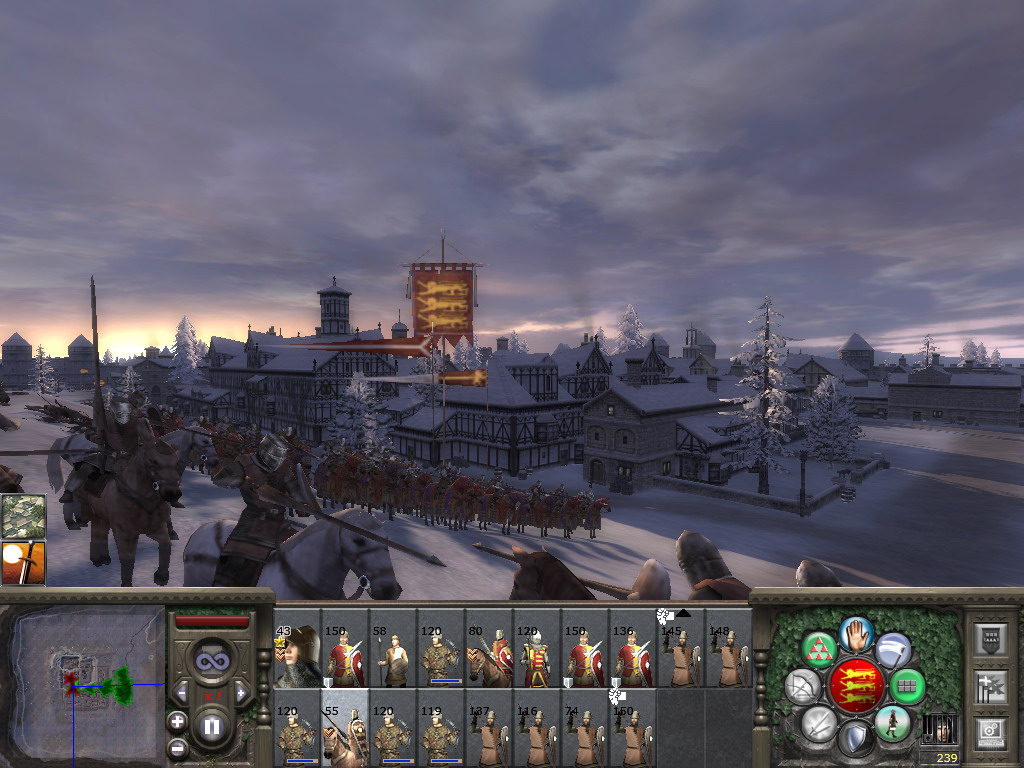Toggle fire-at-will bow icon
The width and height of the screenshot is (1024, 768).
[x=803, y=686]
